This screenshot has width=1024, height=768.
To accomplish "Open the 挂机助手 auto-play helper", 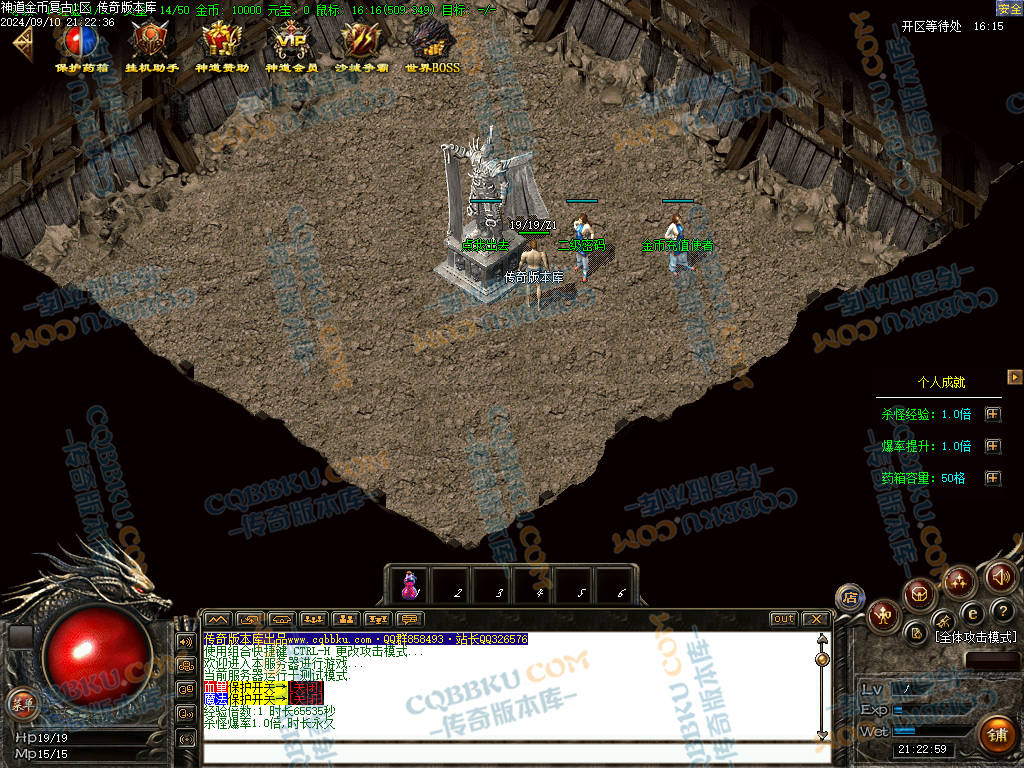I will pyautogui.click(x=152, y=43).
